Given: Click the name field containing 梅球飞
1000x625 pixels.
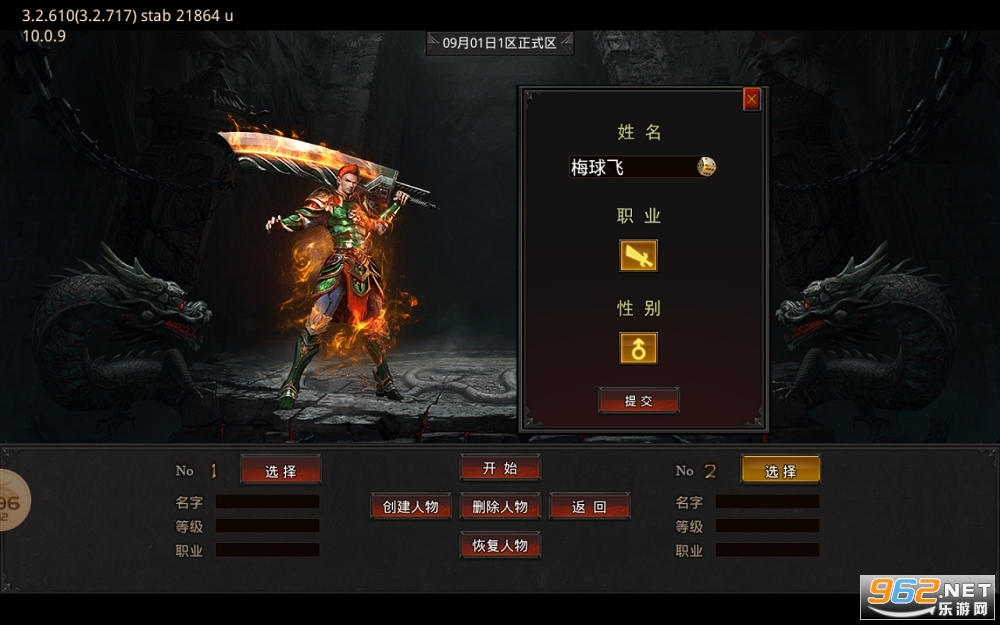Looking at the screenshot, I should coord(630,167).
